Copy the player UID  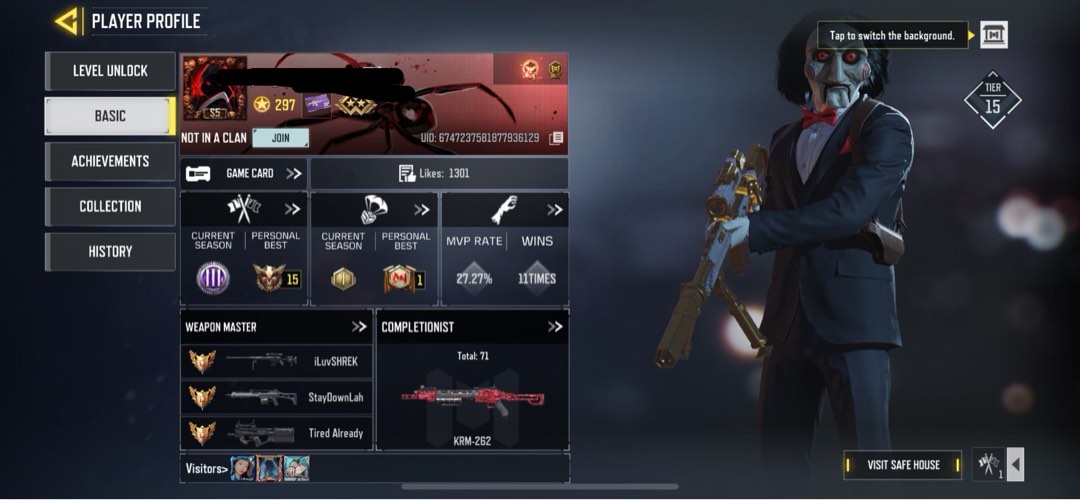[557, 138]
